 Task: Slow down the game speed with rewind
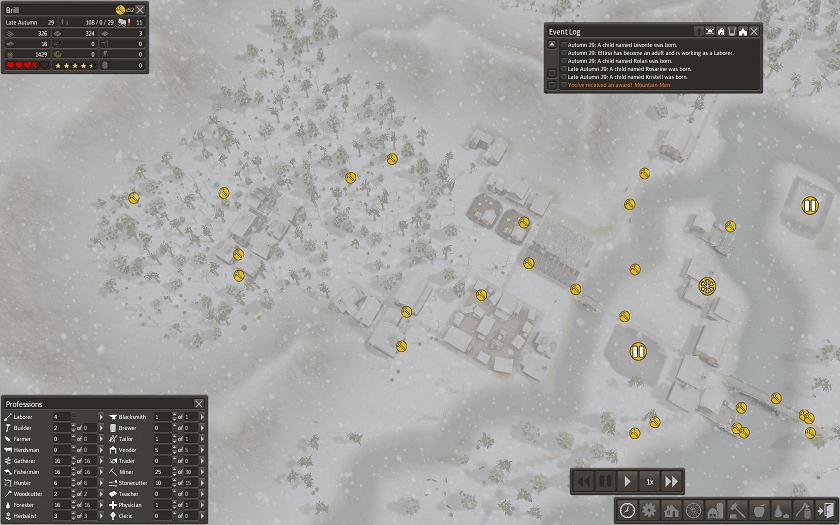click(583, 481)
